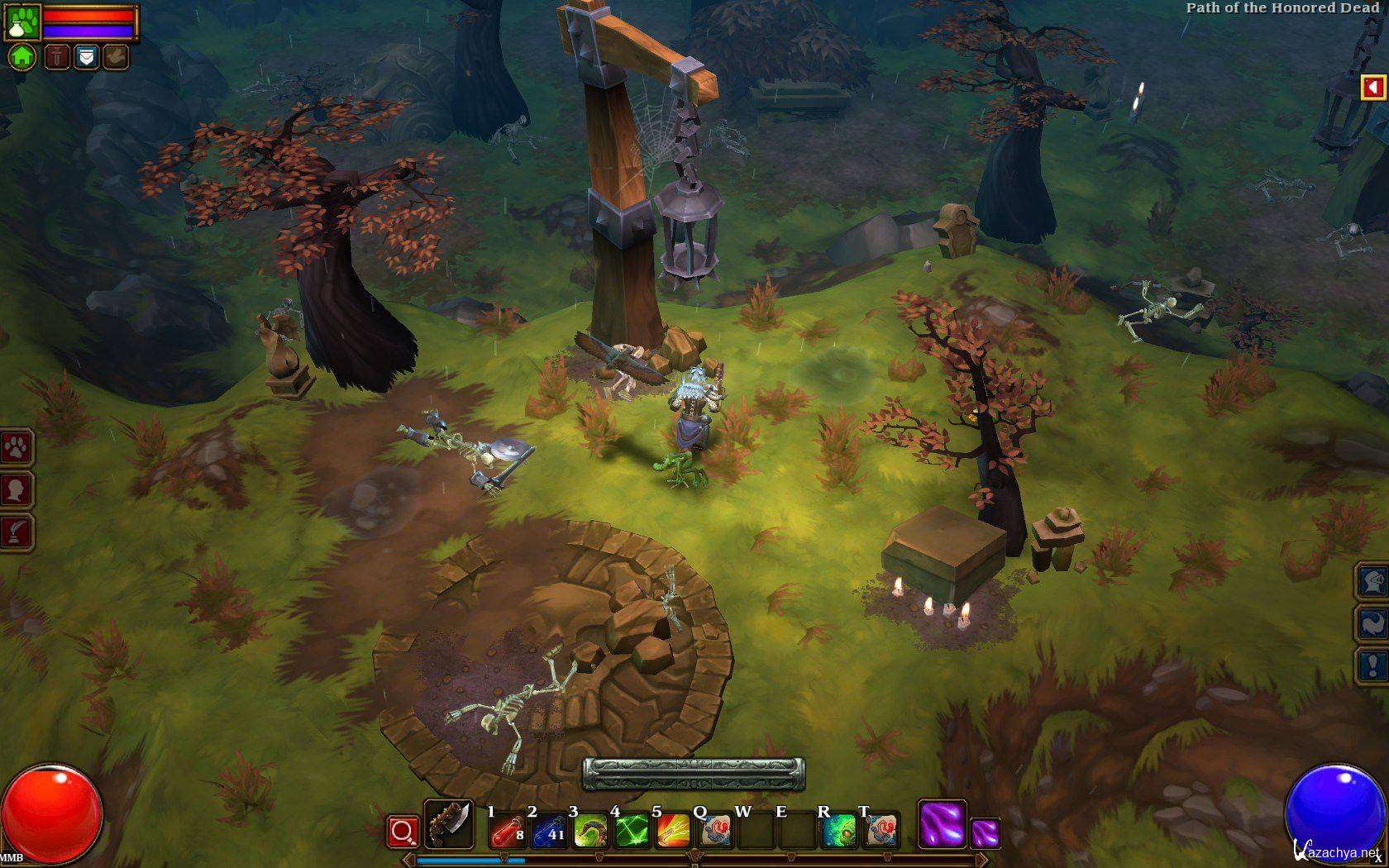Open the helmet equipment panel
Image resolution: width=1389 pixels, height=868 pixels.
(1373, 581)
